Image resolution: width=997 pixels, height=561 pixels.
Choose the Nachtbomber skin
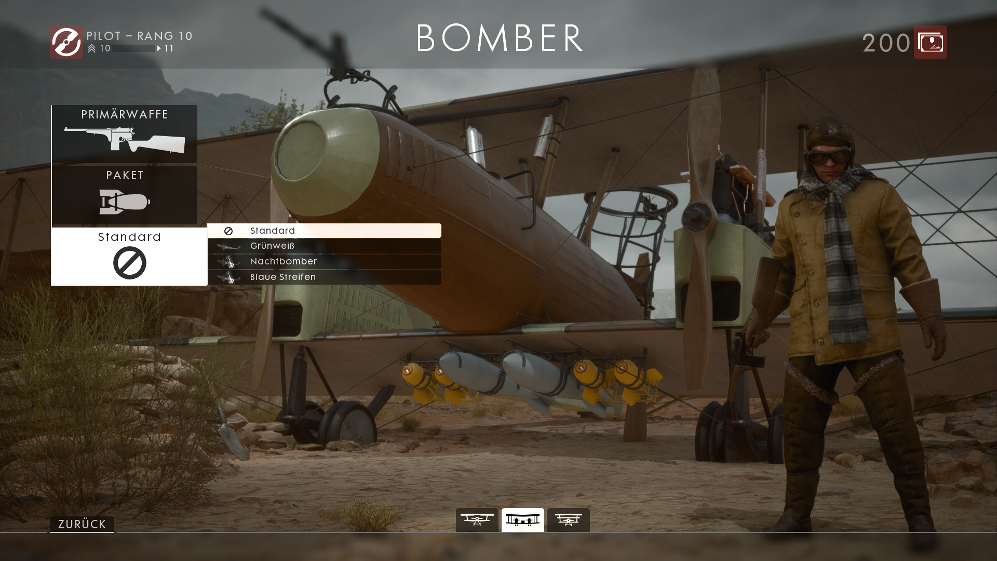(x=324, y=261)
